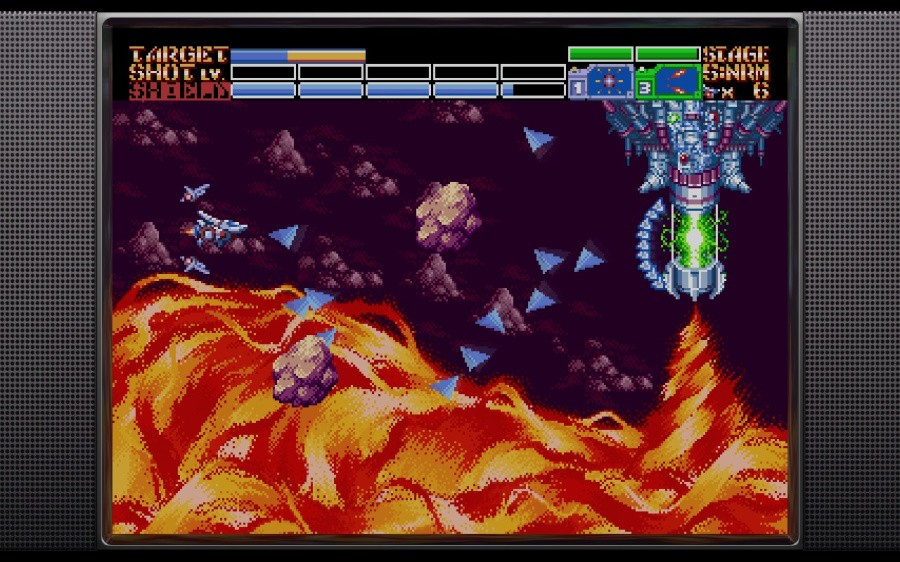900x562 pixels.
Task: Select the green weapon 3 missile icon
Action: [x=676, y=82]
